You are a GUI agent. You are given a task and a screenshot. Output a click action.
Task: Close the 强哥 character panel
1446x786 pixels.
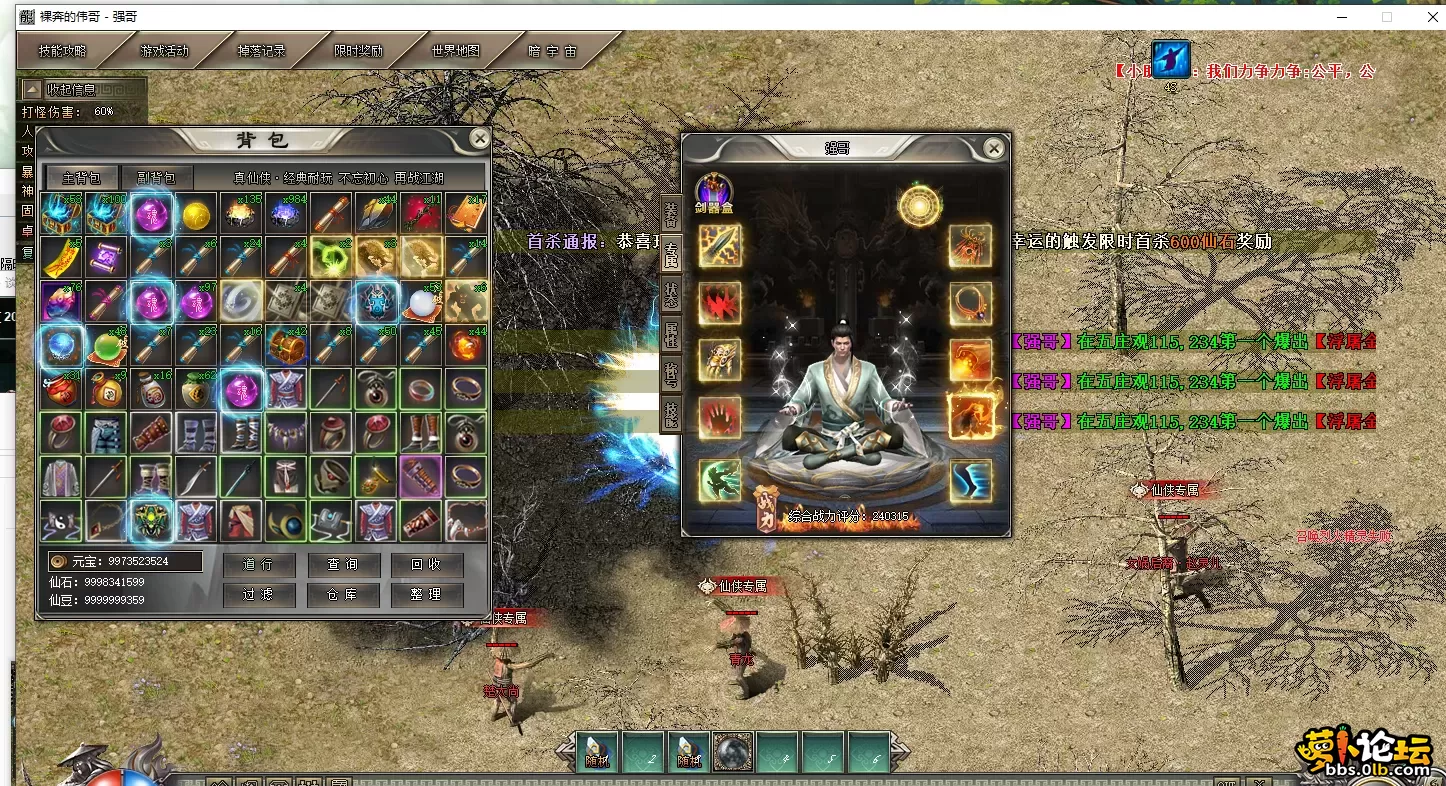tap(993, 149)
